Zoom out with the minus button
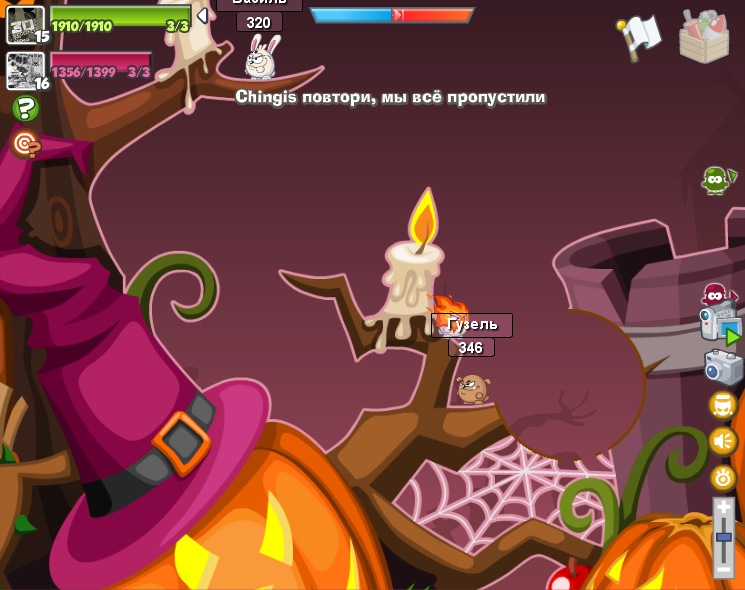745x590 pixels. pos(724,569)
